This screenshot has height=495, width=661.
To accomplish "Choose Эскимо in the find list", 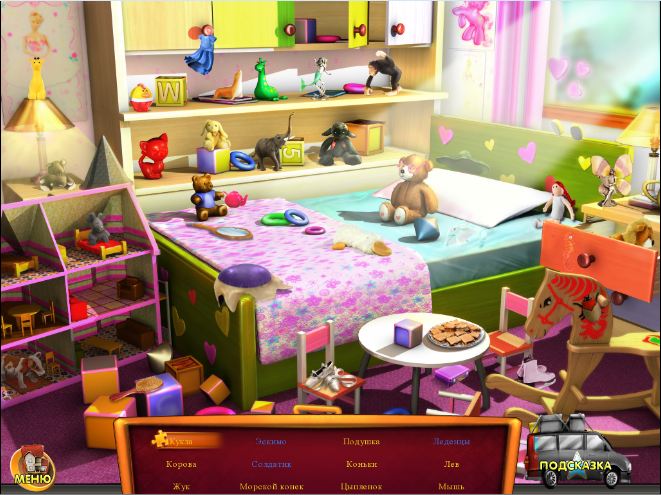I will click(271, 441).
